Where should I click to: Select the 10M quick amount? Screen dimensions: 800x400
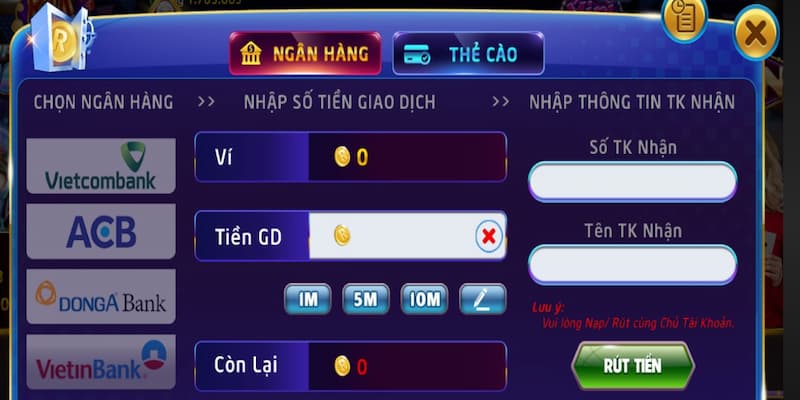click(x=424, y=298)
